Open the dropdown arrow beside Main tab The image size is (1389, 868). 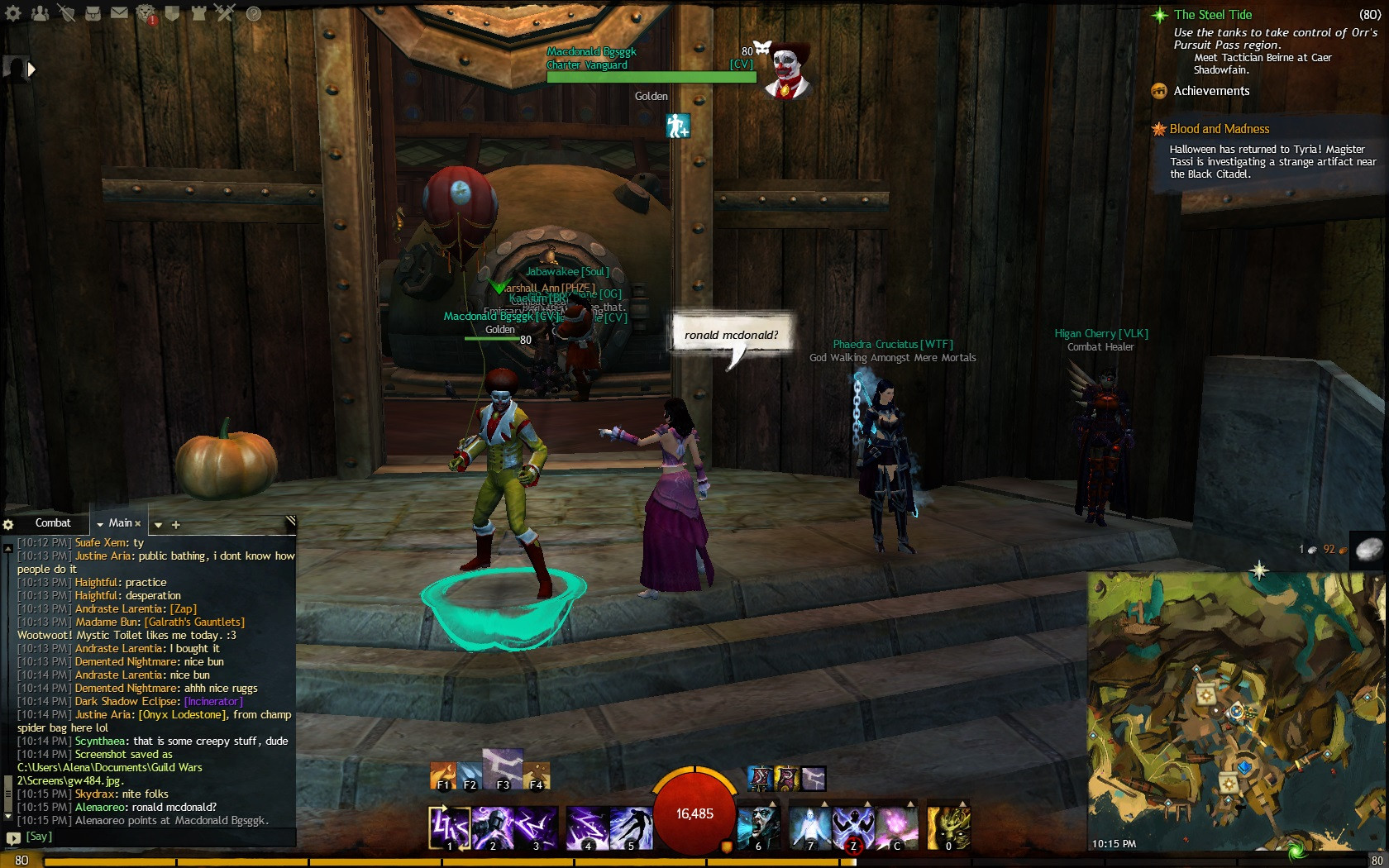(x=100, y=524)
